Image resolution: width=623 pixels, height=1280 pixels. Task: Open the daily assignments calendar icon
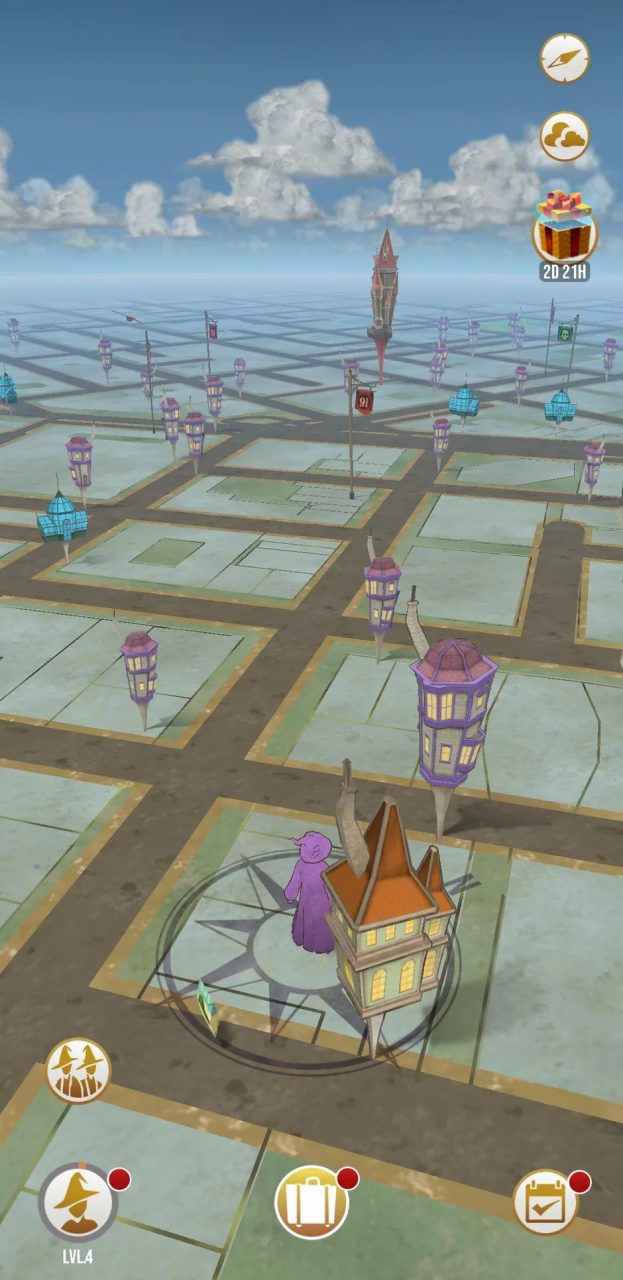(545, 1202)
